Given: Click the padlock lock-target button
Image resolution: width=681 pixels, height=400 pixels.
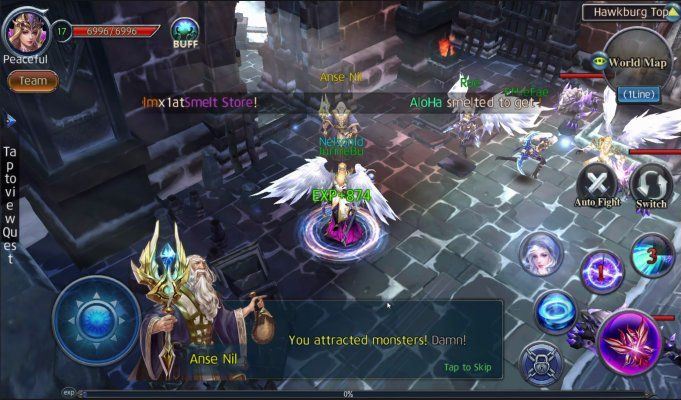Looking at the screenshot, I should (x=539, y=360).
